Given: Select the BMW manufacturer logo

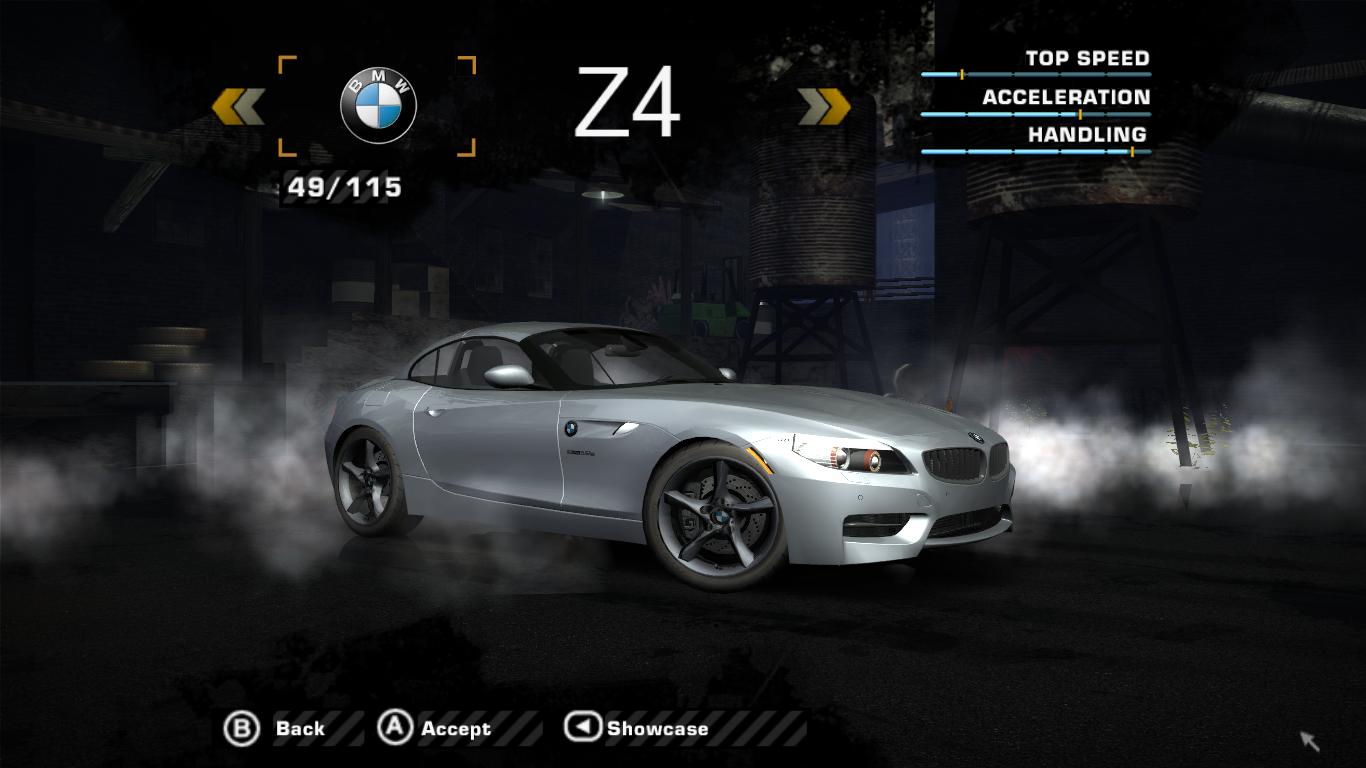Looking at the screenshot, I should pos(378,107).
